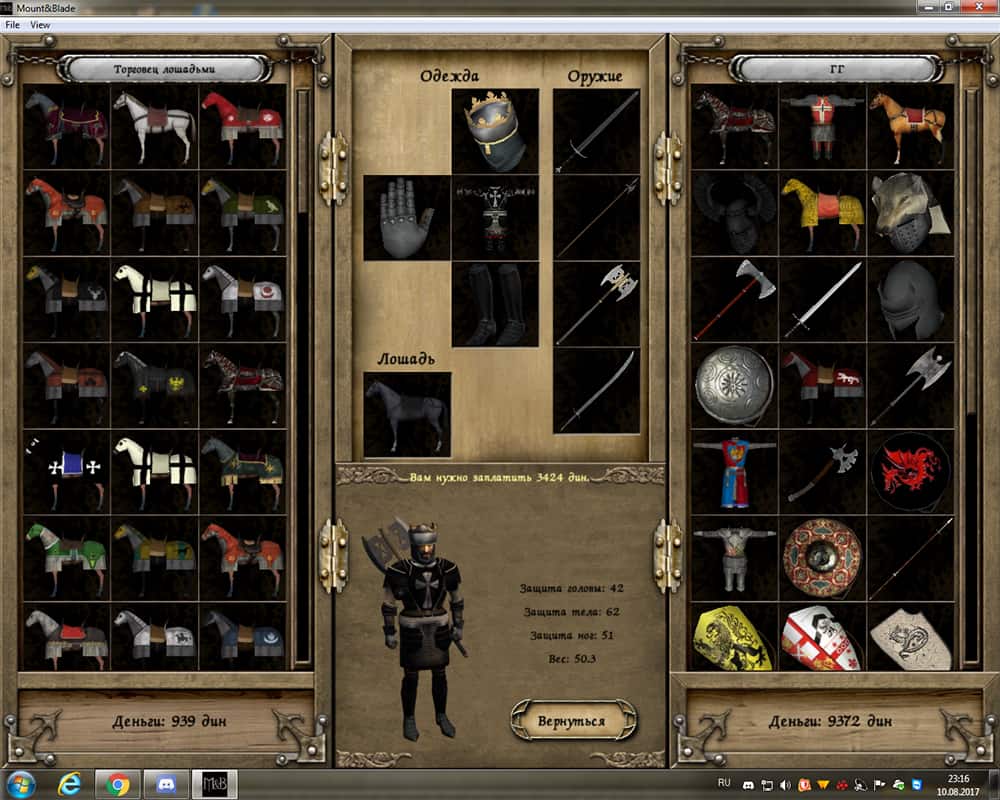Close the Mount&Blade window

(x=976, y=7)
